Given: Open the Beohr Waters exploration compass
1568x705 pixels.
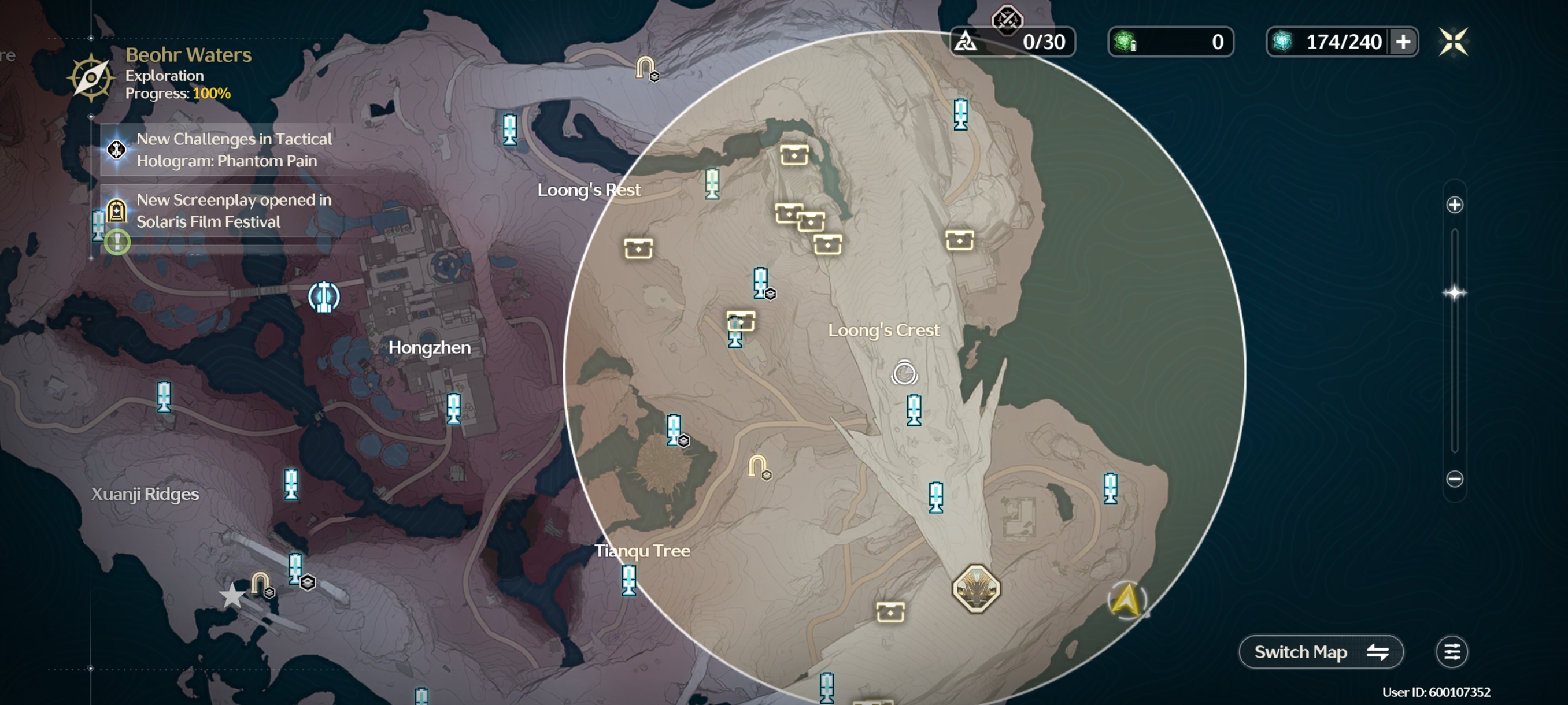Looking at the screenshot, I should pos(91,77).
